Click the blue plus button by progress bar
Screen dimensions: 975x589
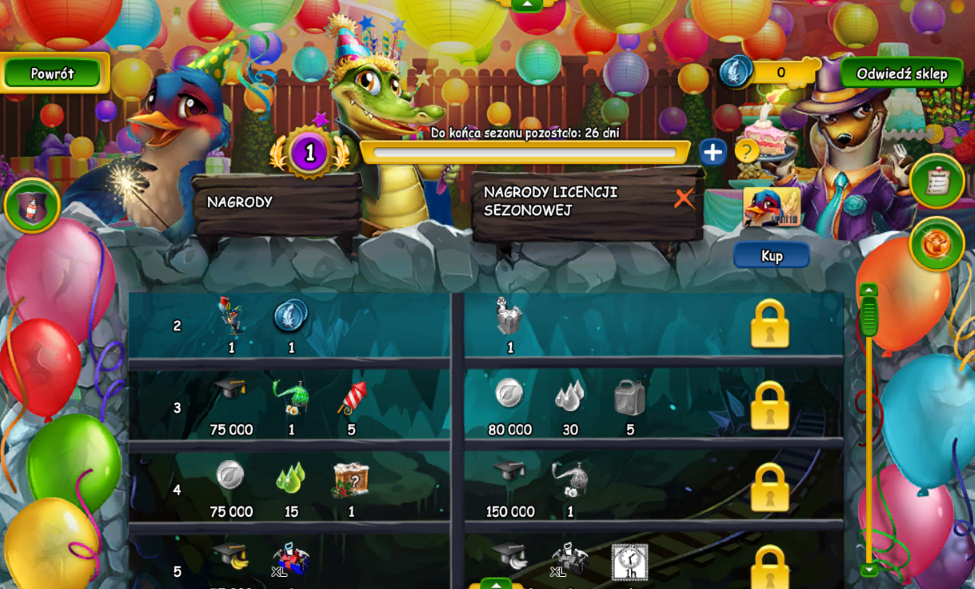(x=712, y=152)
